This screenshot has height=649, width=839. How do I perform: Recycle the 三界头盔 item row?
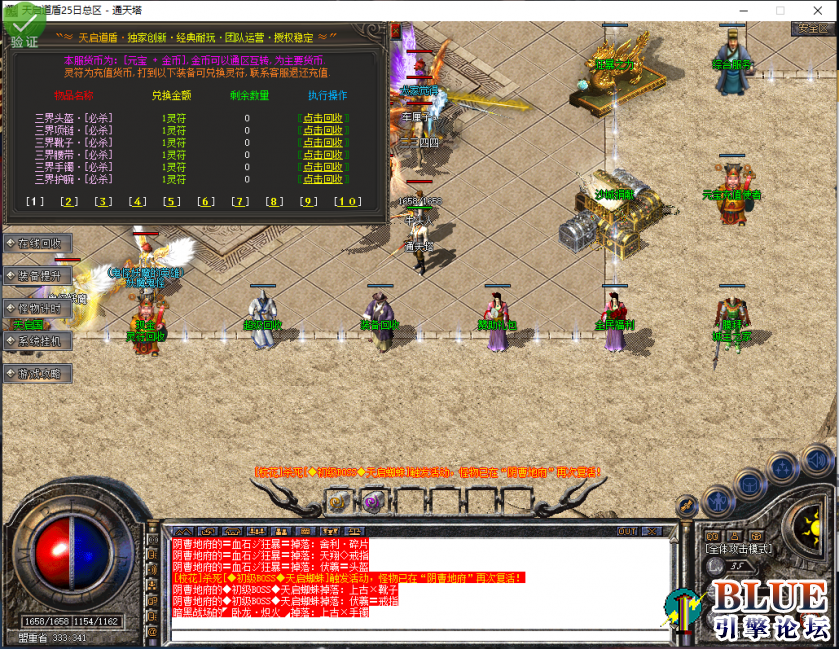click(322, 117)
